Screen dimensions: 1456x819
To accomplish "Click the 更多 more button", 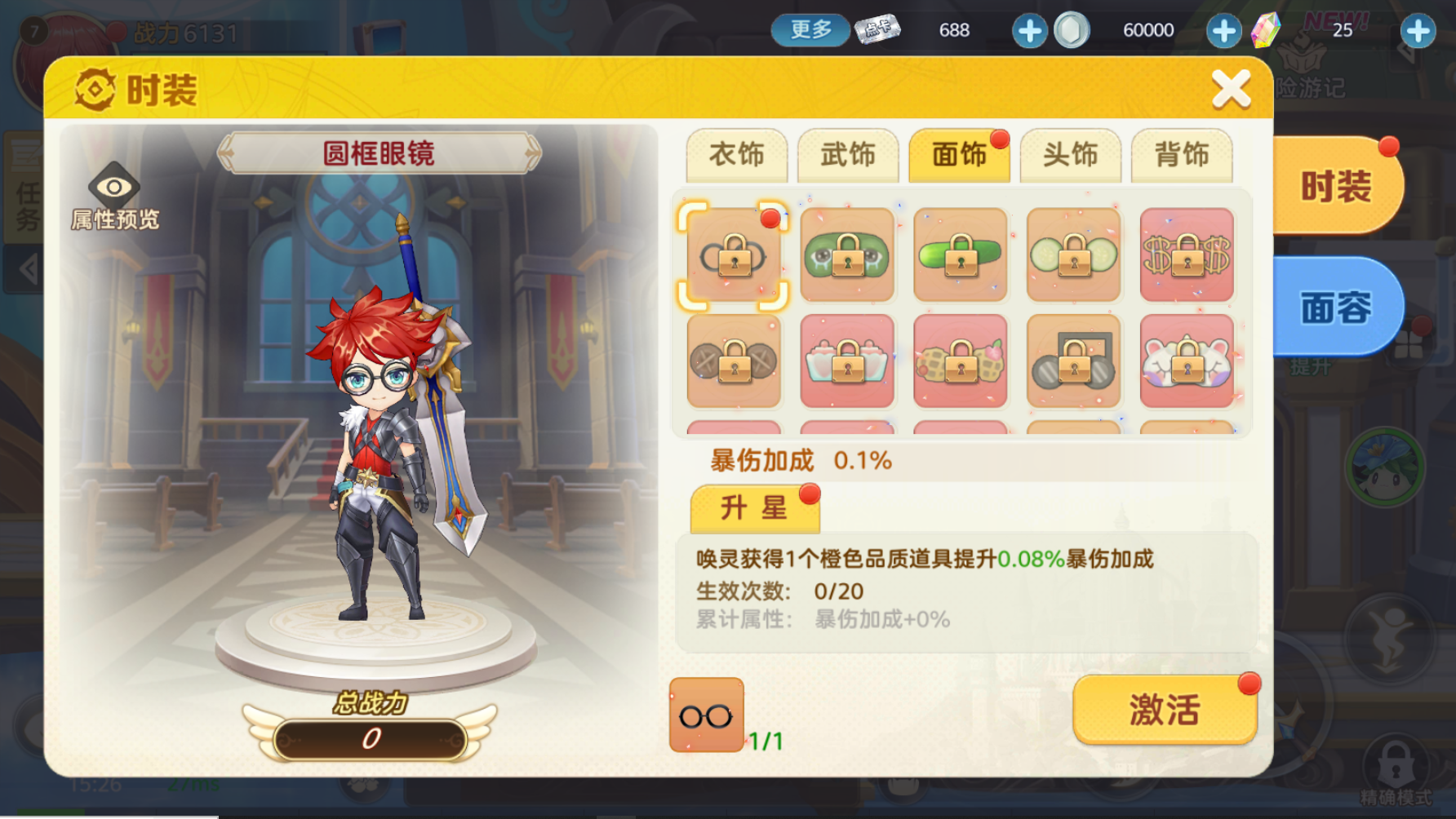I will point(810,30).
